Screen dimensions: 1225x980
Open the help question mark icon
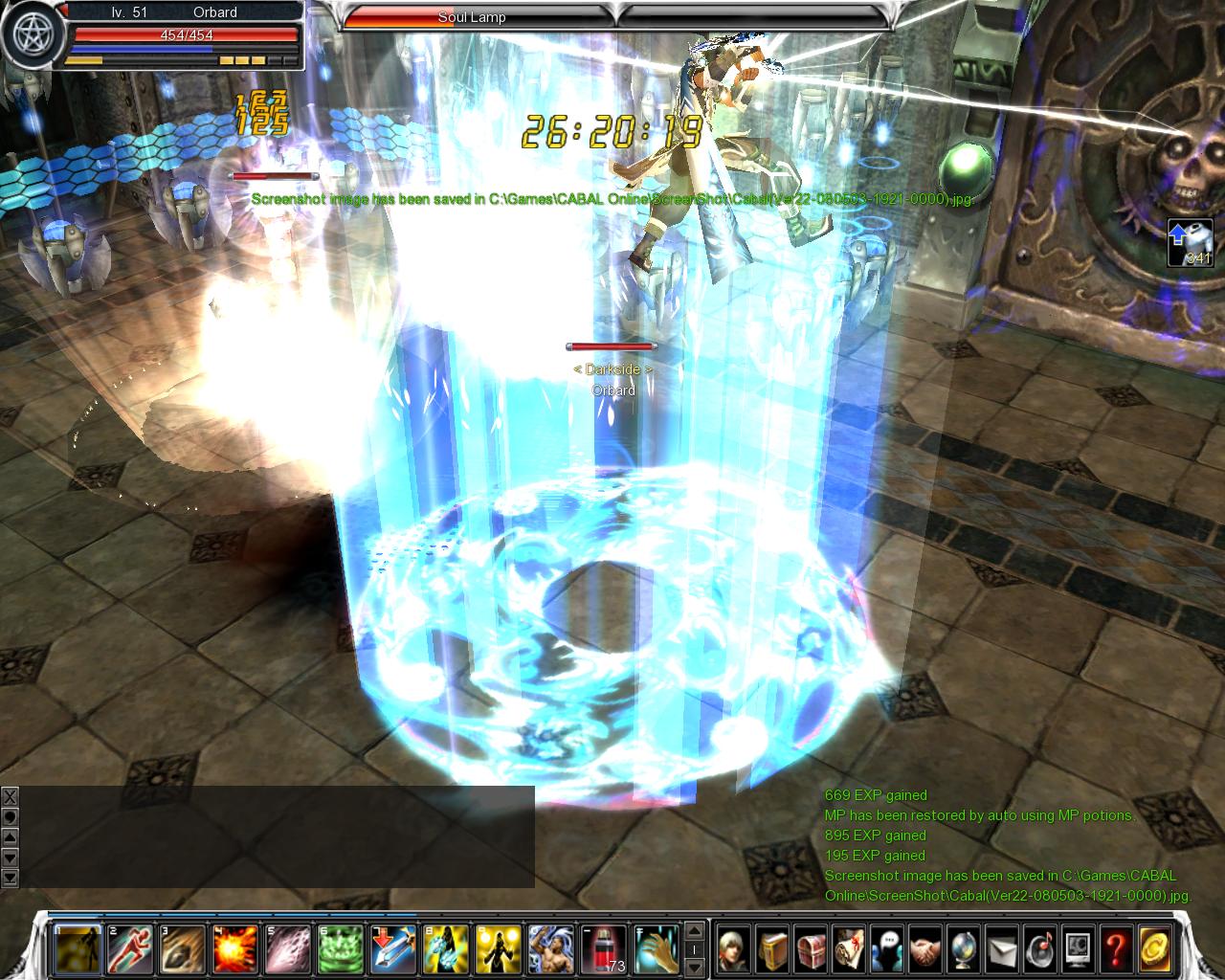click(1117, 949)
